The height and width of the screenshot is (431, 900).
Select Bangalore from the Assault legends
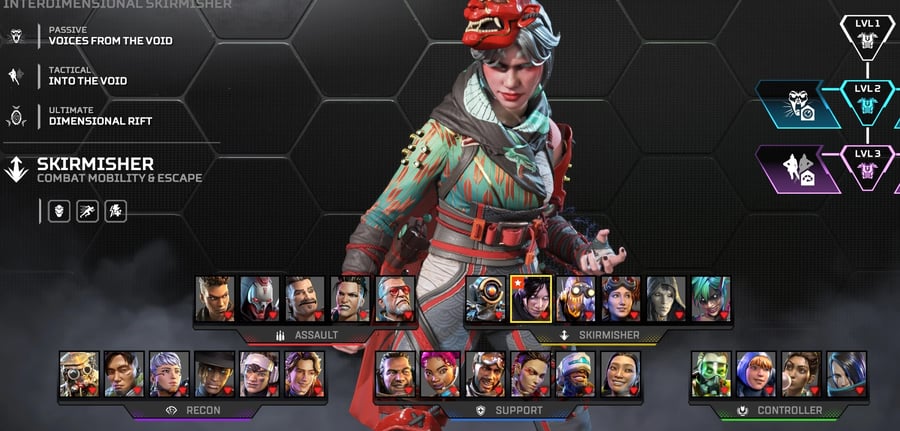(x=215, y=298)
